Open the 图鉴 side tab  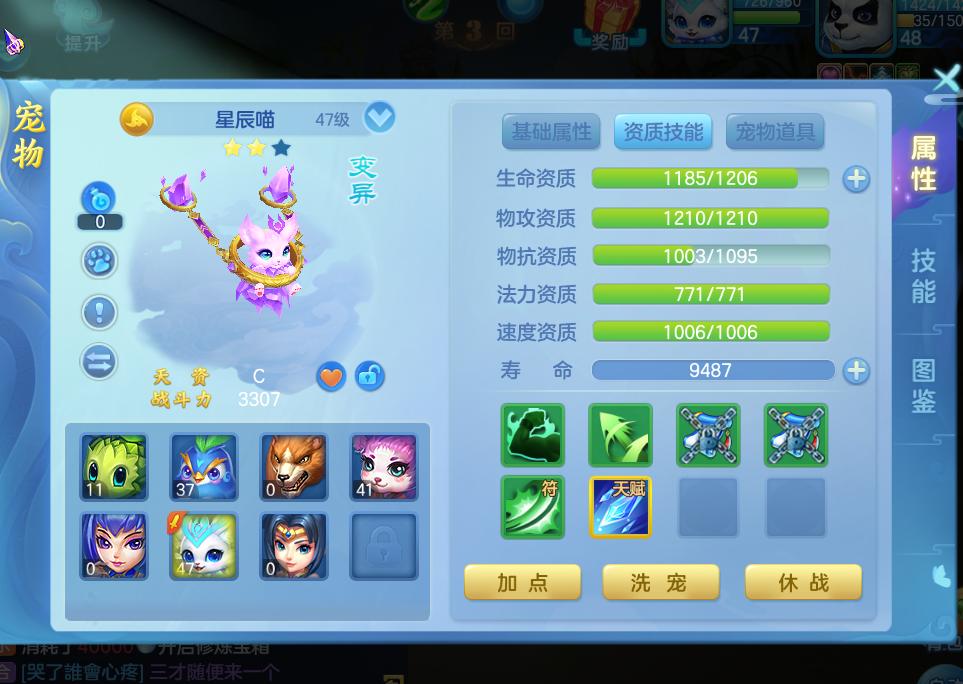coord(923,386)
